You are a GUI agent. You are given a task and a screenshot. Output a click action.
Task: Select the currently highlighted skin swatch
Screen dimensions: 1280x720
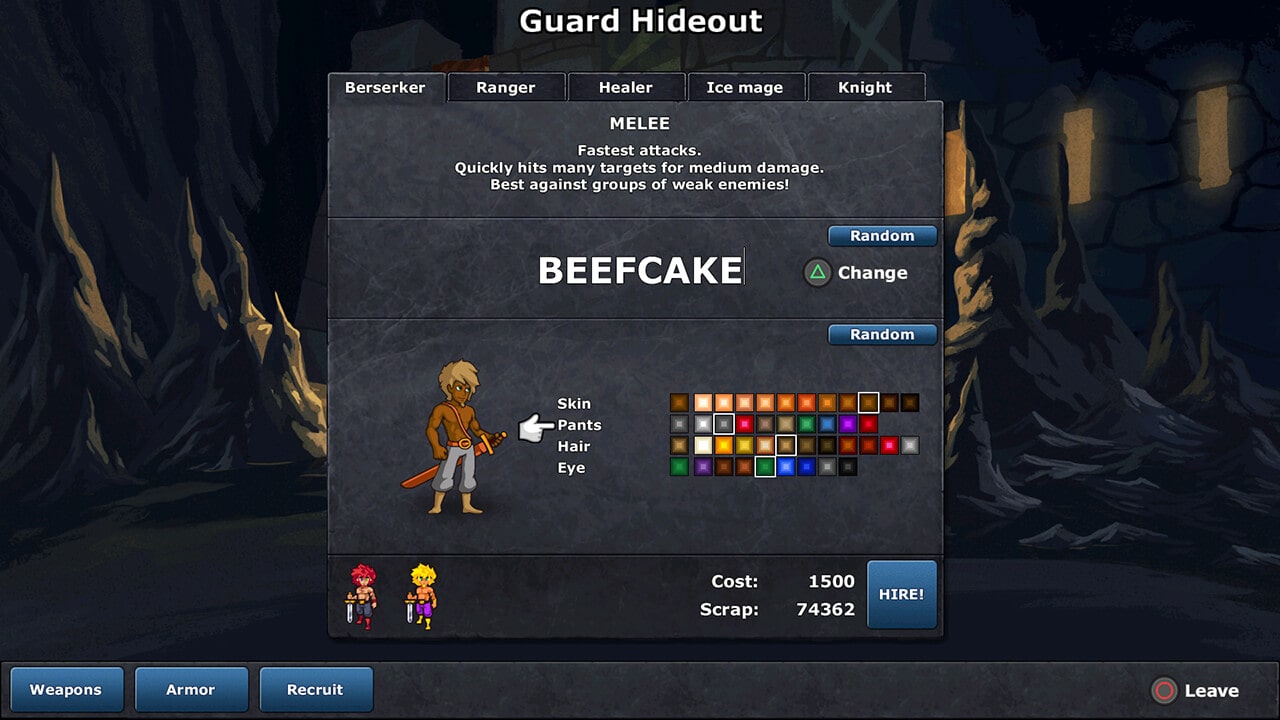[868, 402]
